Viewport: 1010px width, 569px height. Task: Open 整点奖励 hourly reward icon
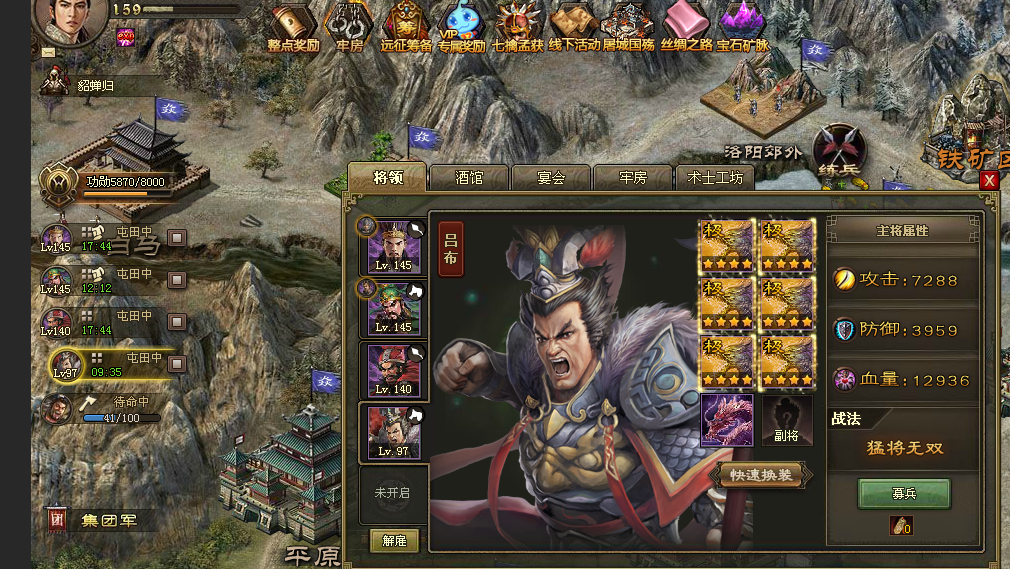coord(292,27)
